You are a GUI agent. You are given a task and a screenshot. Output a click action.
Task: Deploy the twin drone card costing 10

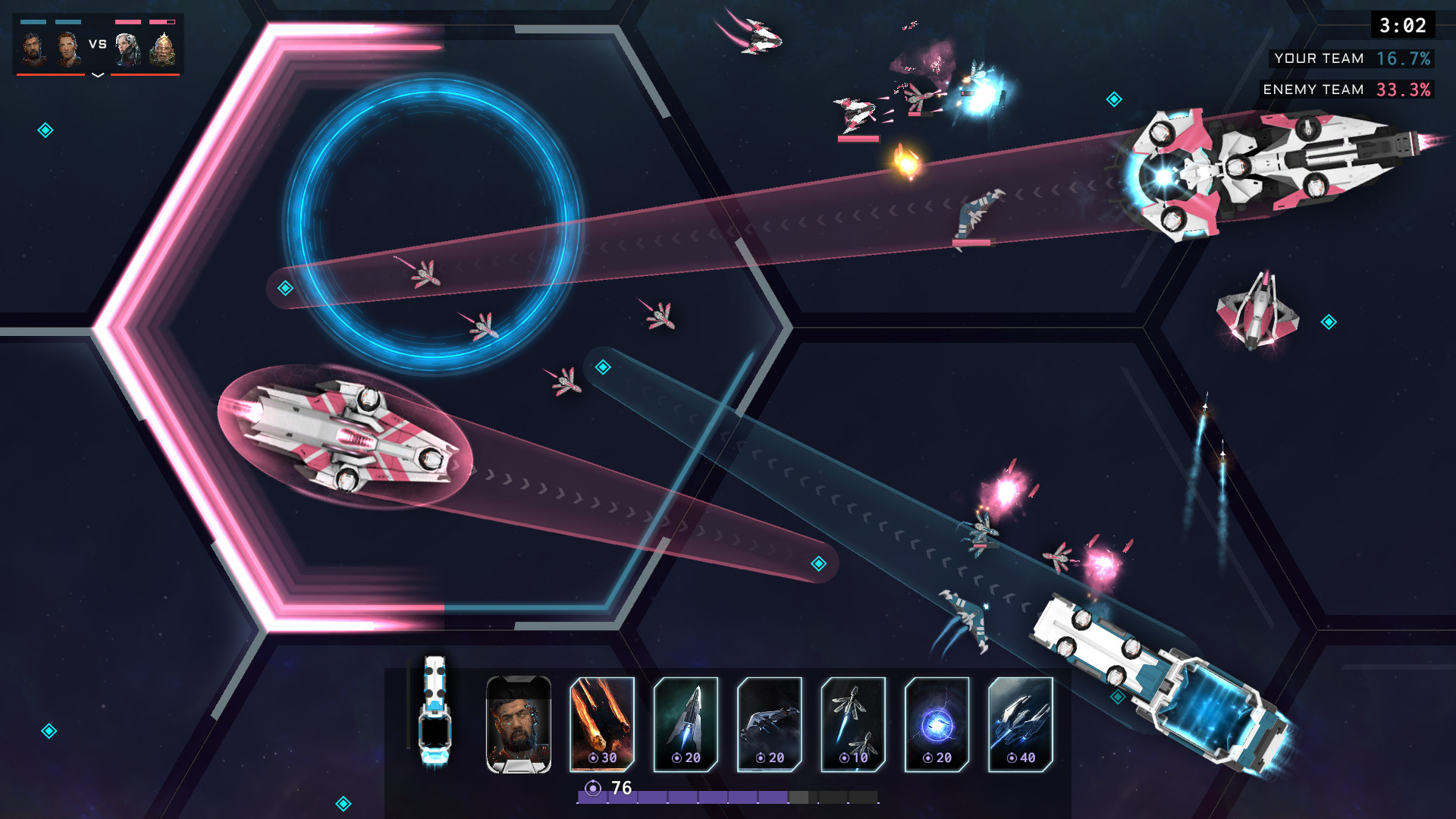pyautogui.click(x=853, y=723)
